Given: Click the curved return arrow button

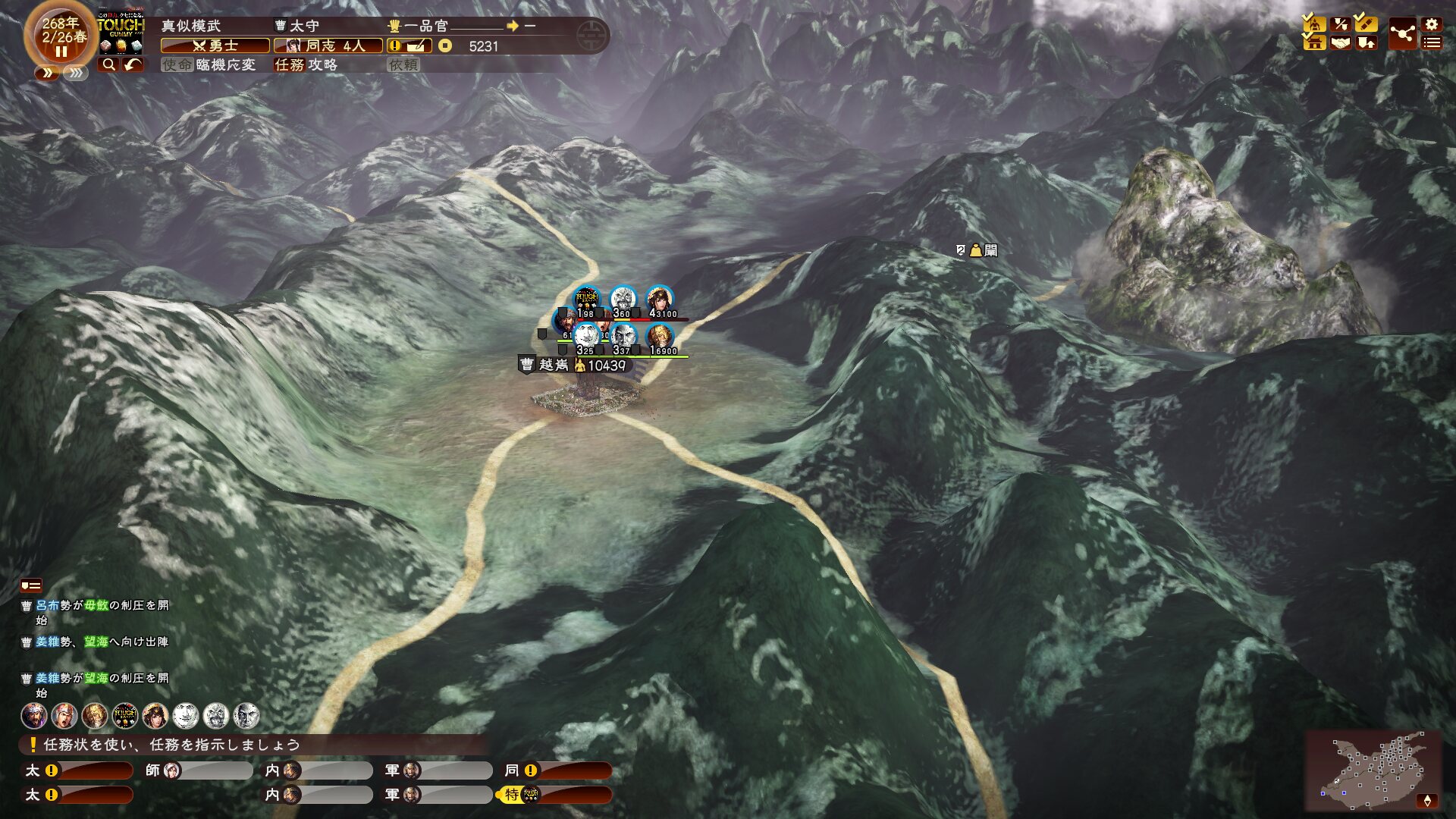Looking at the screenshot, I should tap(133, 64).
